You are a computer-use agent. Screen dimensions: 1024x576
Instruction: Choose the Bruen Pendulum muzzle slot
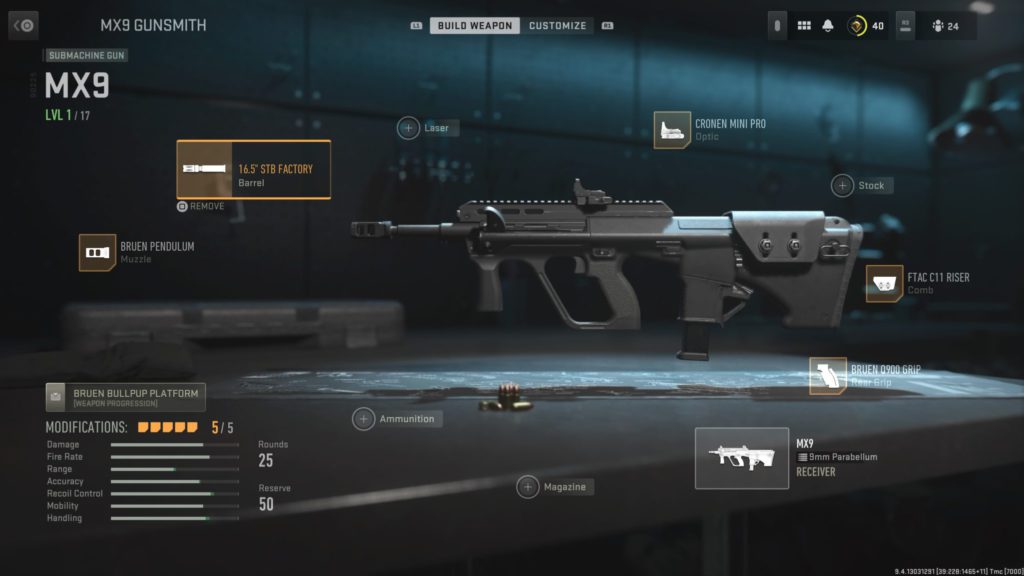click(x=98, y=252)
